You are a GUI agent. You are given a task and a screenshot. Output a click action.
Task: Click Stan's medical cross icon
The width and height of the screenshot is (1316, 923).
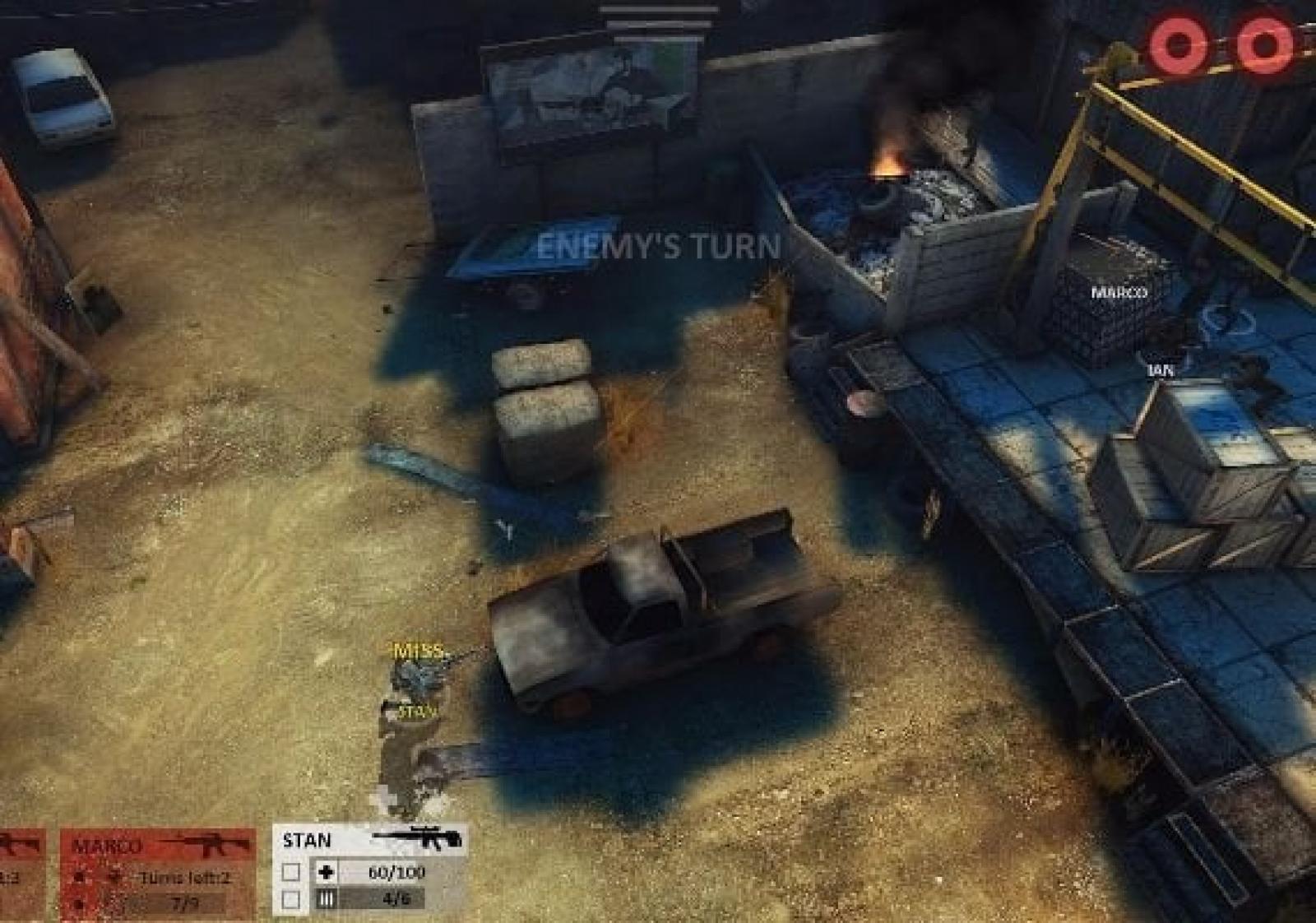coord(326,872)
